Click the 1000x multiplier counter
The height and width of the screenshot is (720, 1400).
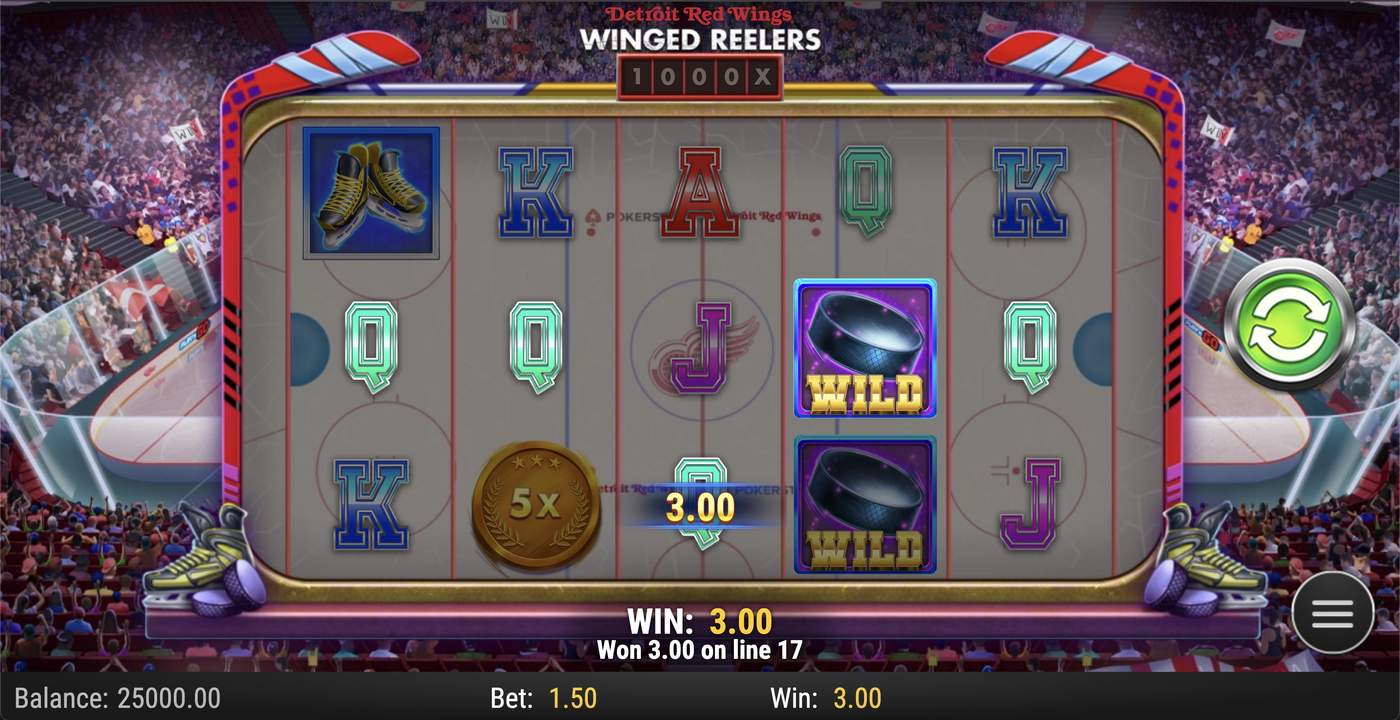point(700,76)
